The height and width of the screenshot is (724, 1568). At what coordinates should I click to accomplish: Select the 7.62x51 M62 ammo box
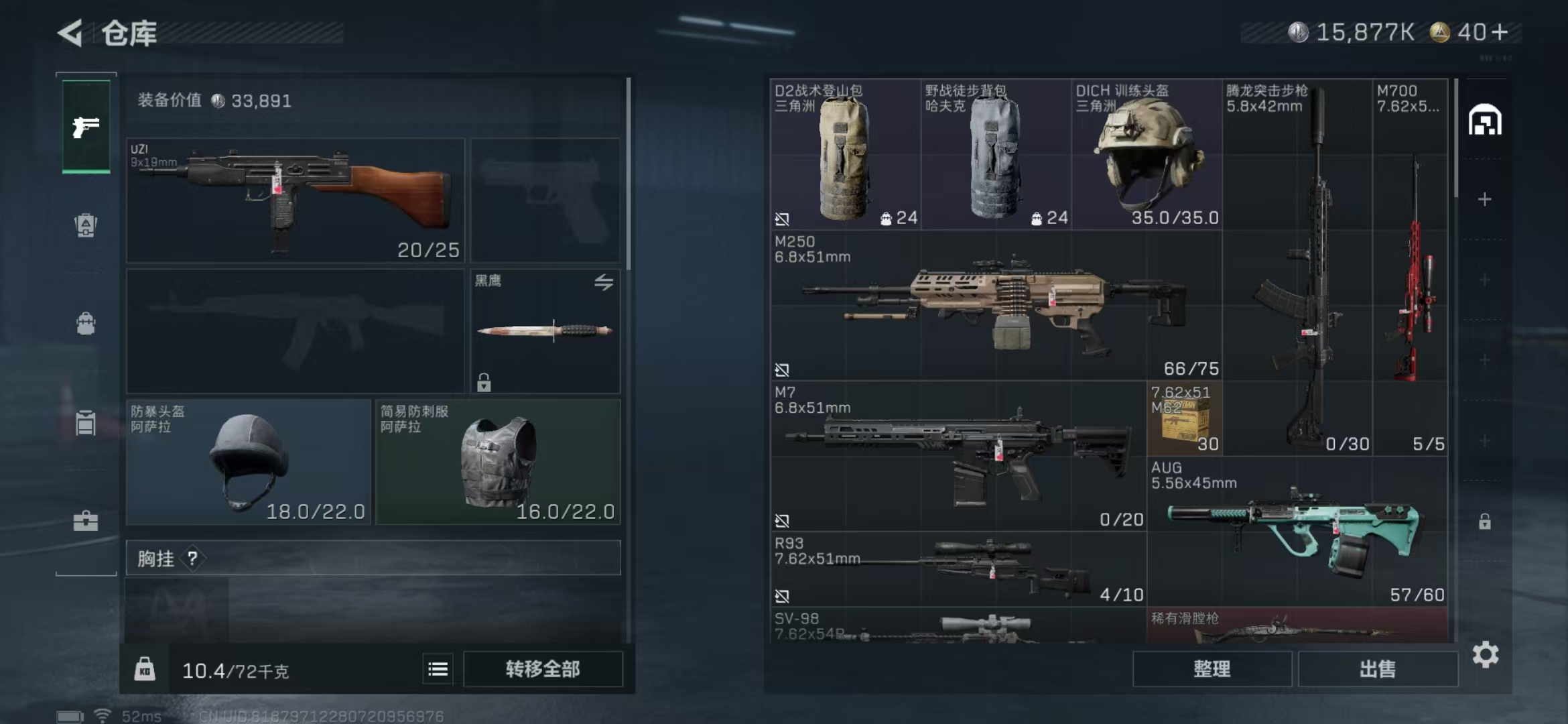[x=1185, y=419]
